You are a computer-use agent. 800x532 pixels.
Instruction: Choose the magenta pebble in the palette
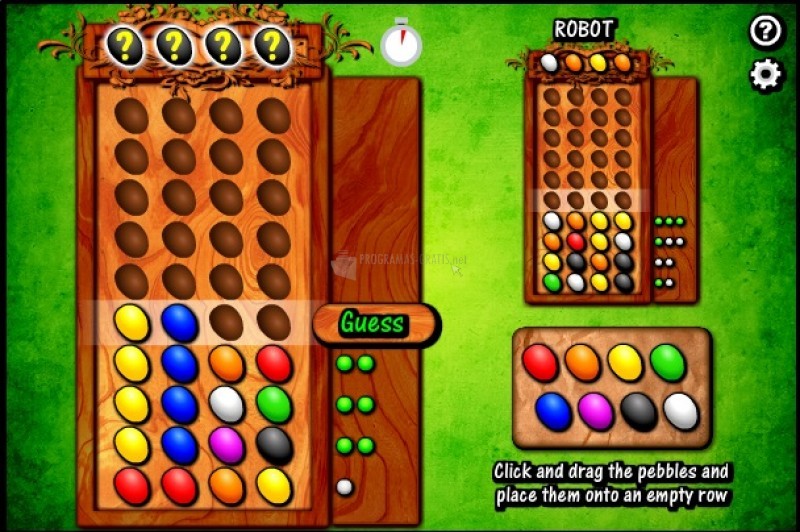pyautogui.click(x=596, y=411)
